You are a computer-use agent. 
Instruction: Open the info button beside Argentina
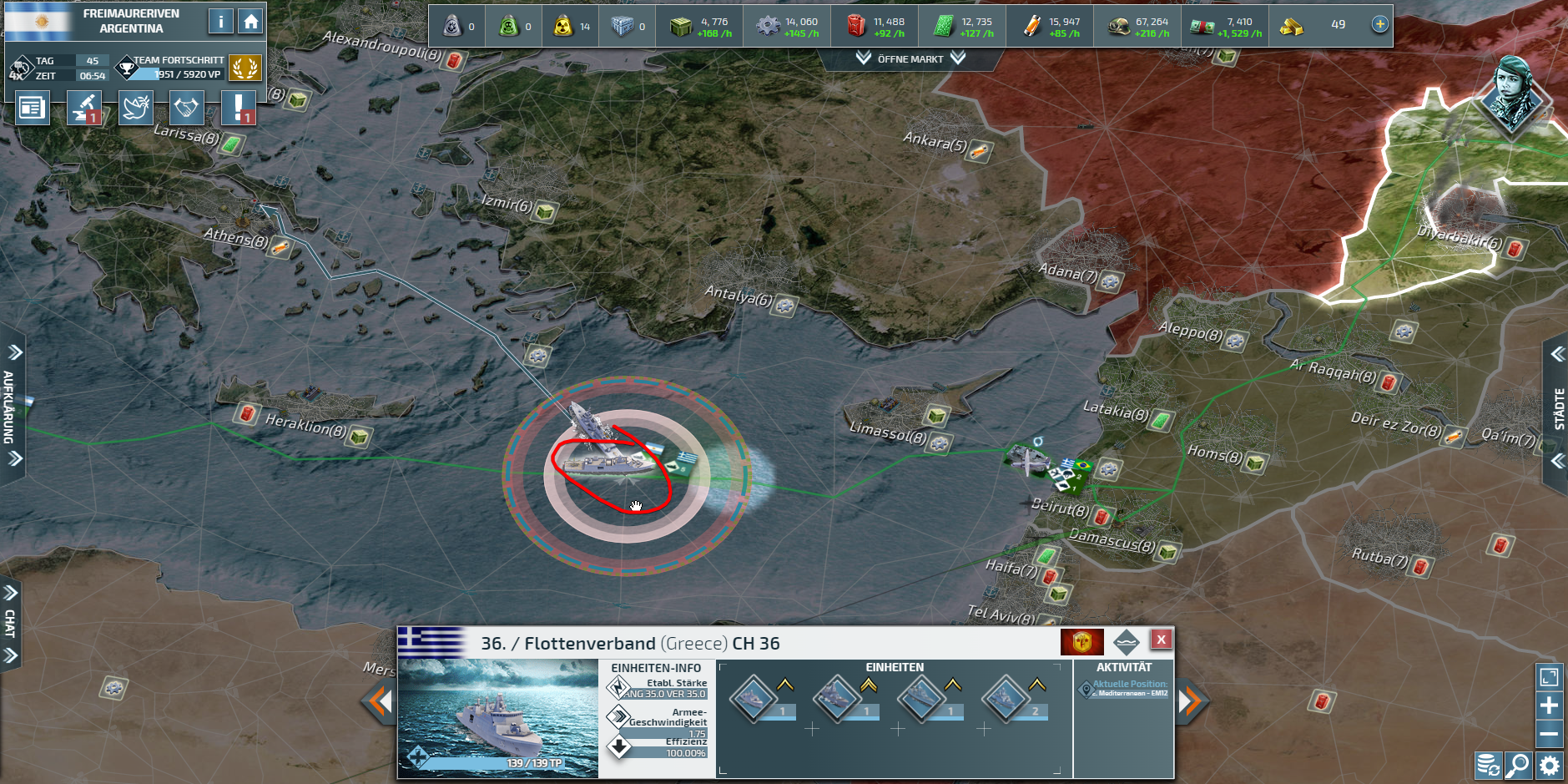220,22
